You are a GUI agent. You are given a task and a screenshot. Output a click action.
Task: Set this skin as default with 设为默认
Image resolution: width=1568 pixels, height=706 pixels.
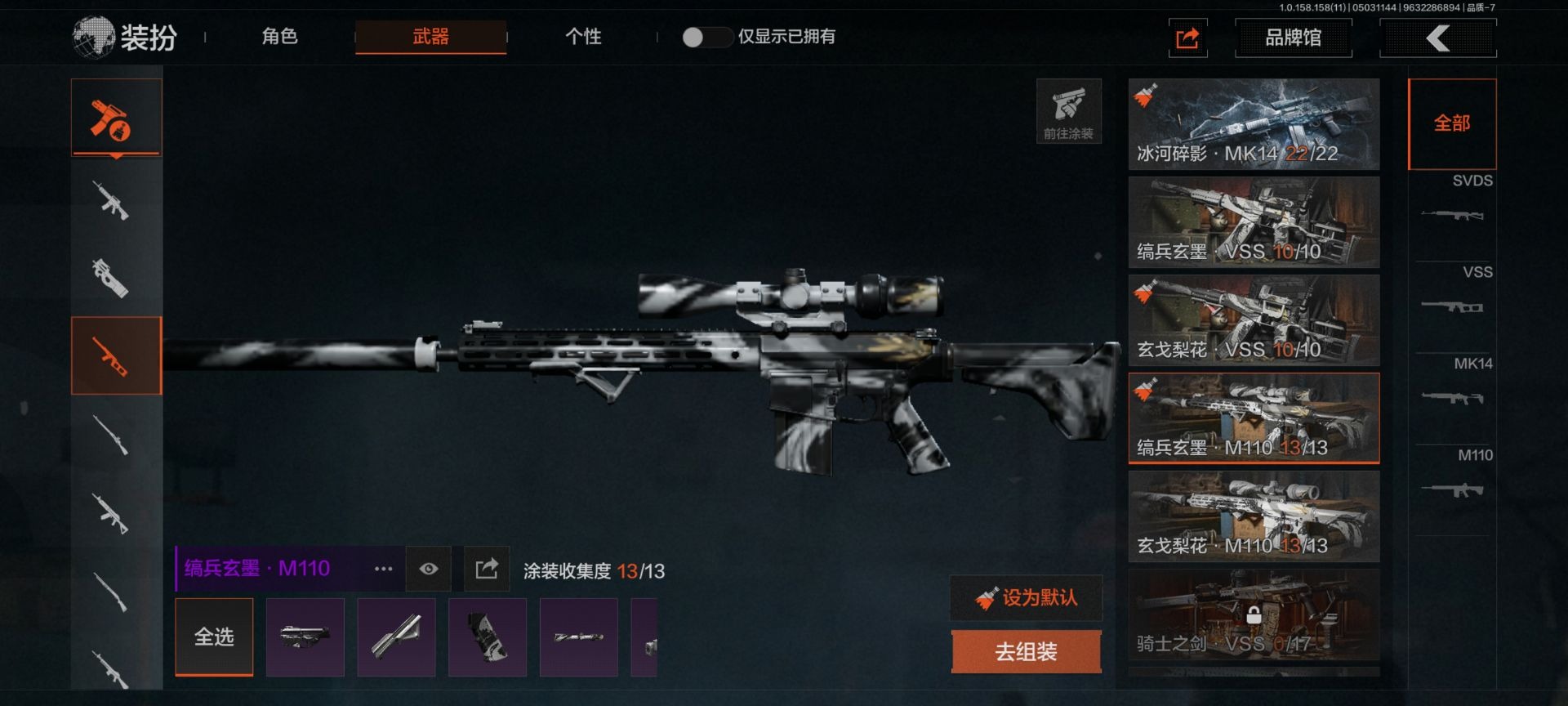point(1027,598)
